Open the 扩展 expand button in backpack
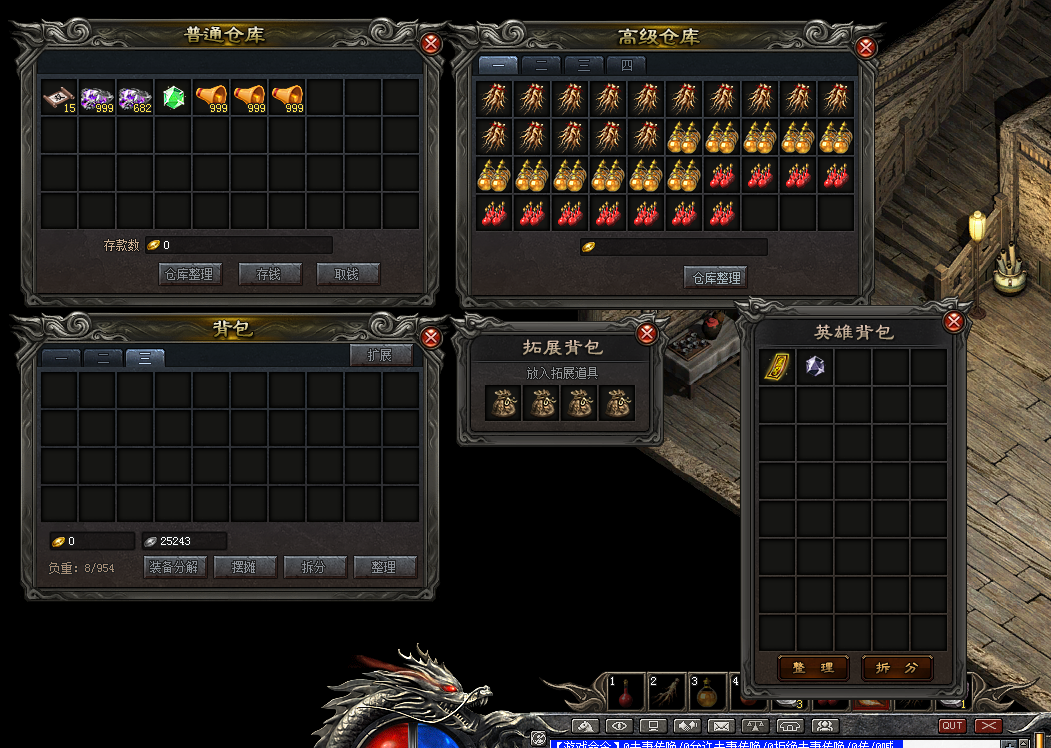Viewport: 1051px width, 748px height. 381,355
